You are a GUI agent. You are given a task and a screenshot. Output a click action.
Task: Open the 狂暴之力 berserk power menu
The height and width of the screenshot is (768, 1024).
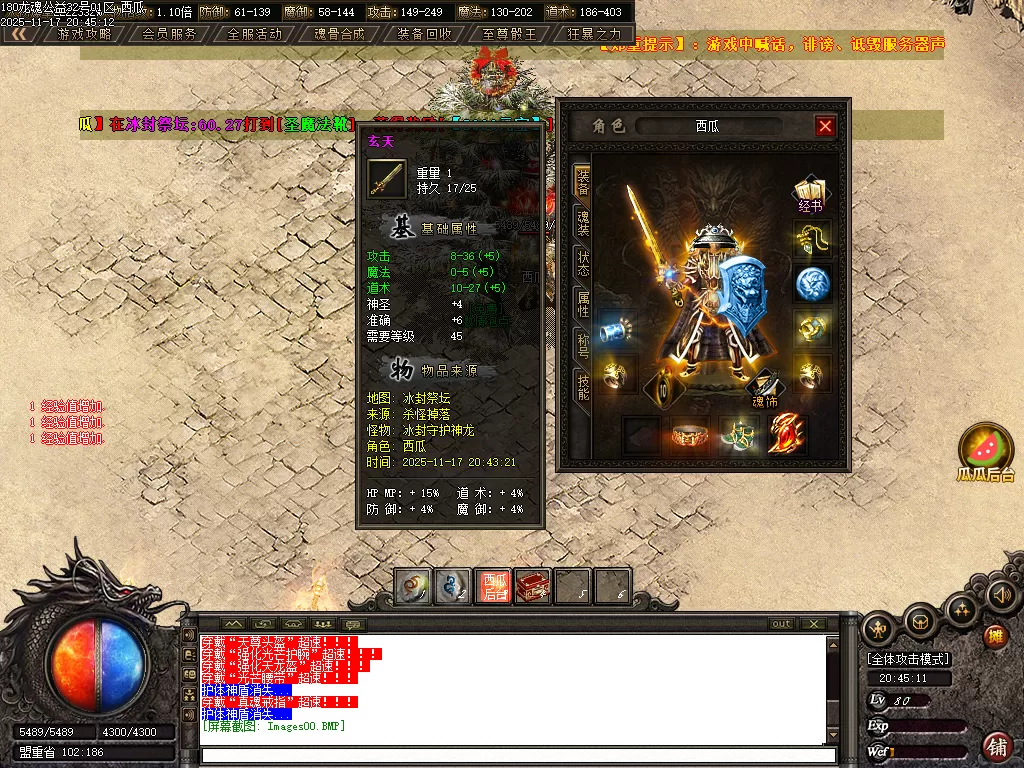point(594,34)
